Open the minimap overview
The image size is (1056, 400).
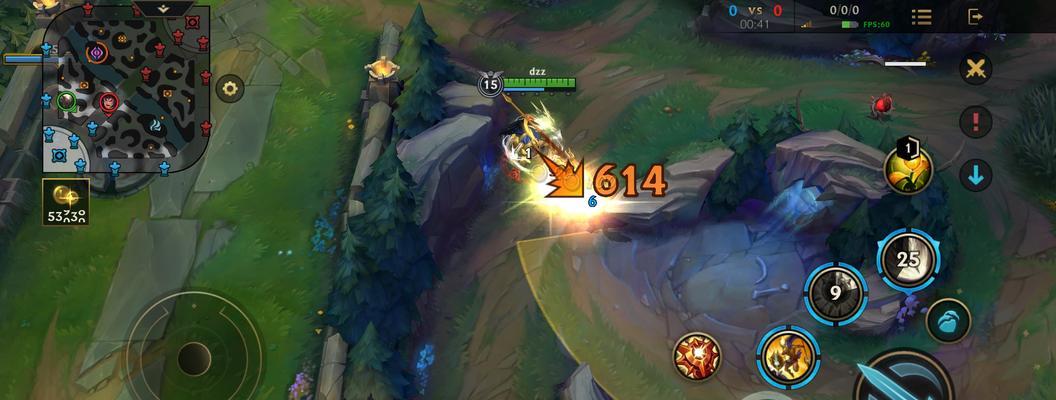(126, 90)
